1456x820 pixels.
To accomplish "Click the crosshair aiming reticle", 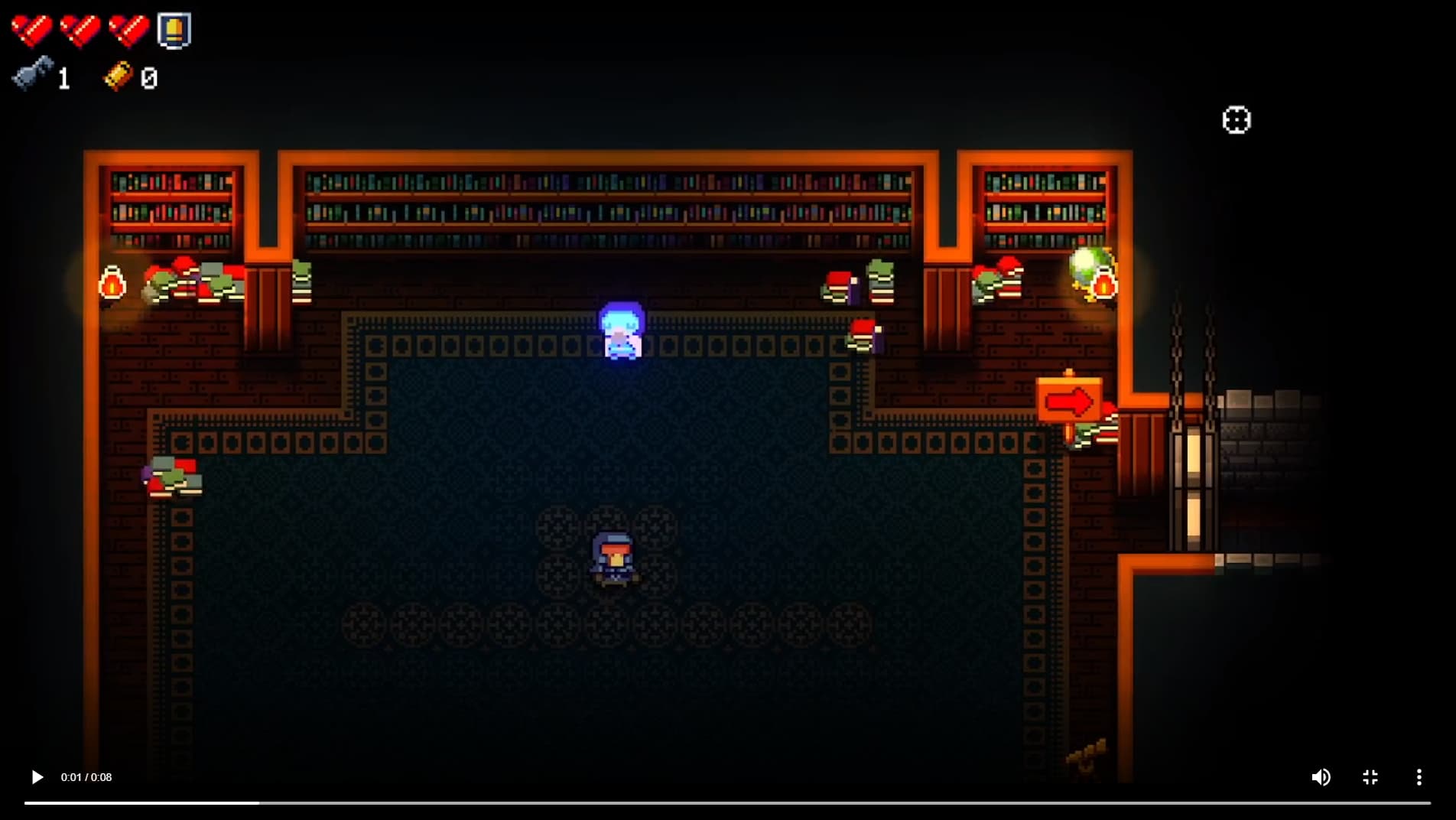I will (x=1237, y=119).
